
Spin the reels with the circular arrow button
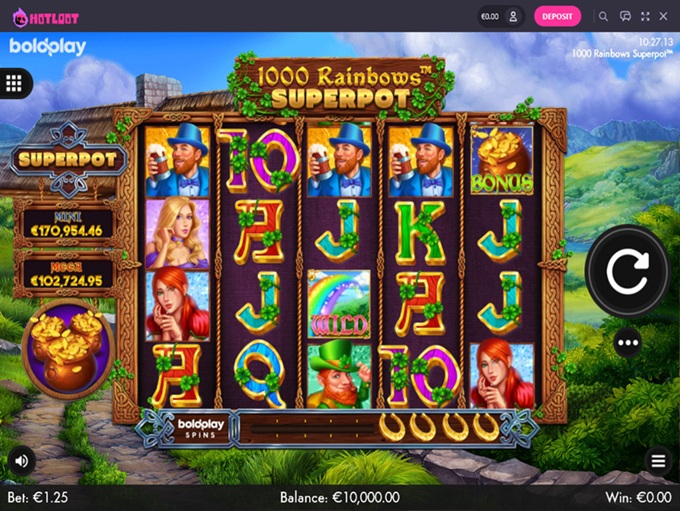(x=627, y=270)
